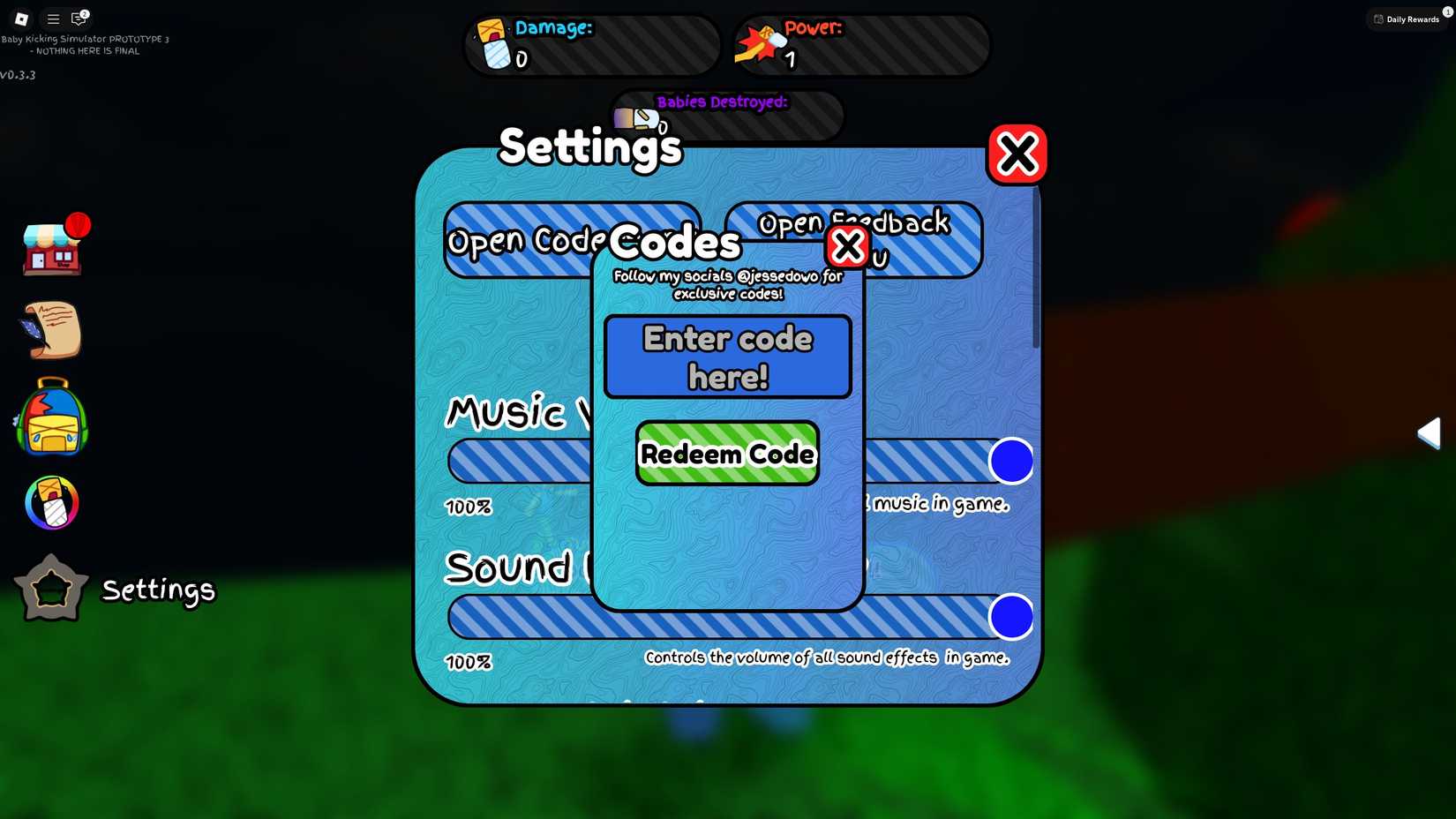The width and height of the screenshot is (1456, 819).
Task: Select the Settings star icon
Action: pyautogui.click(x=50, y=587)
